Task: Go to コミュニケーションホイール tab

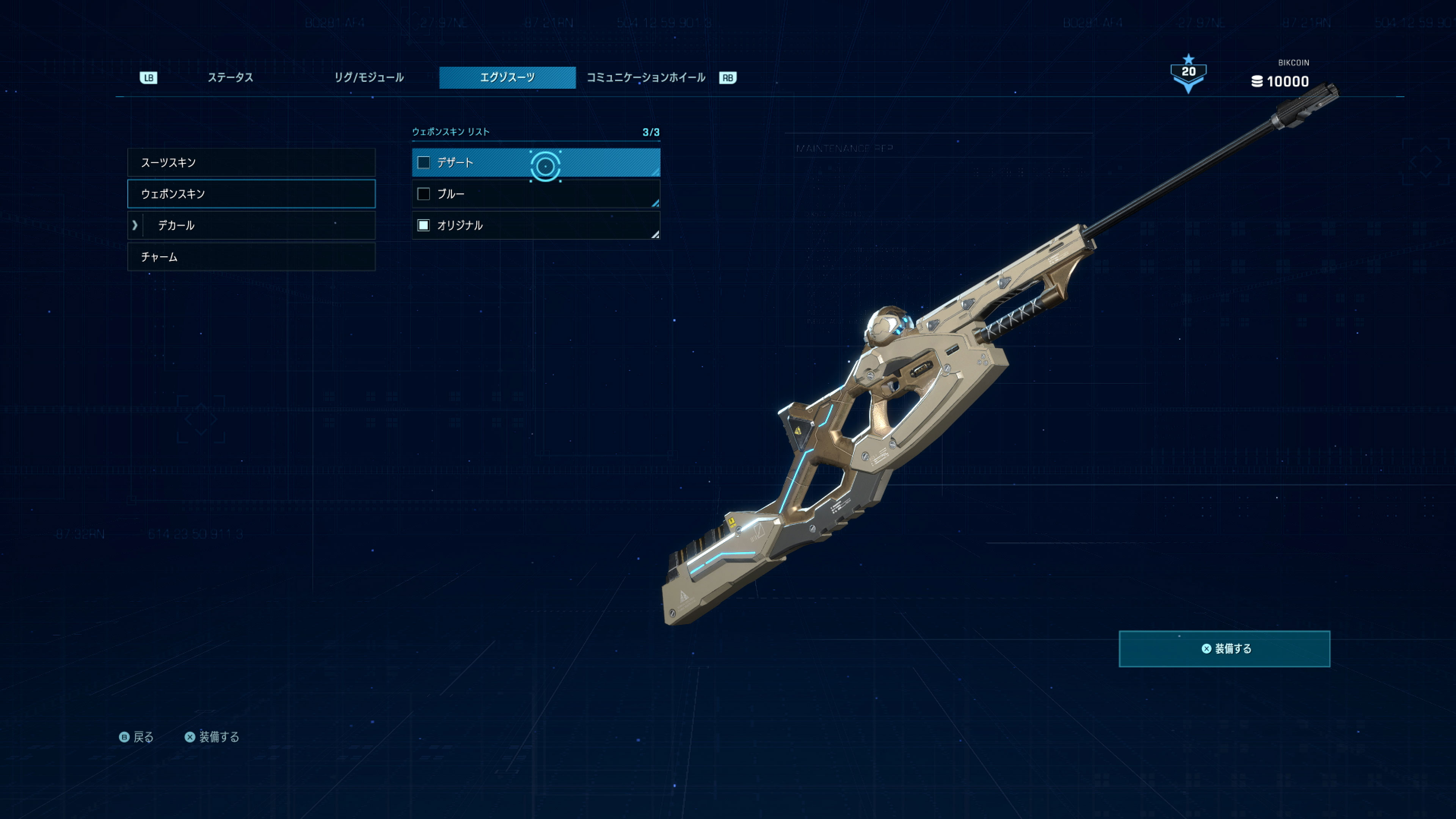Action: 645,77
